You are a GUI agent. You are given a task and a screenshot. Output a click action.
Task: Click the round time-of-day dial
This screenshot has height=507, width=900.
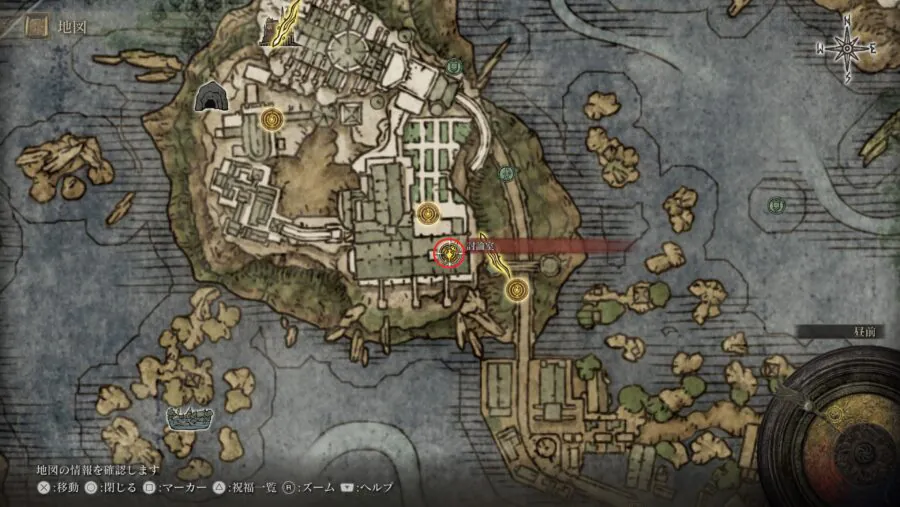click(x=838, y=428)
